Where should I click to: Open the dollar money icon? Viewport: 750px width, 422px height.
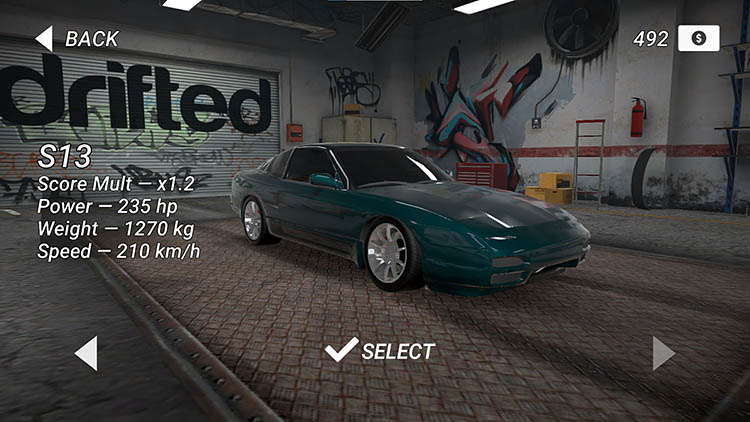click(698, 39)
